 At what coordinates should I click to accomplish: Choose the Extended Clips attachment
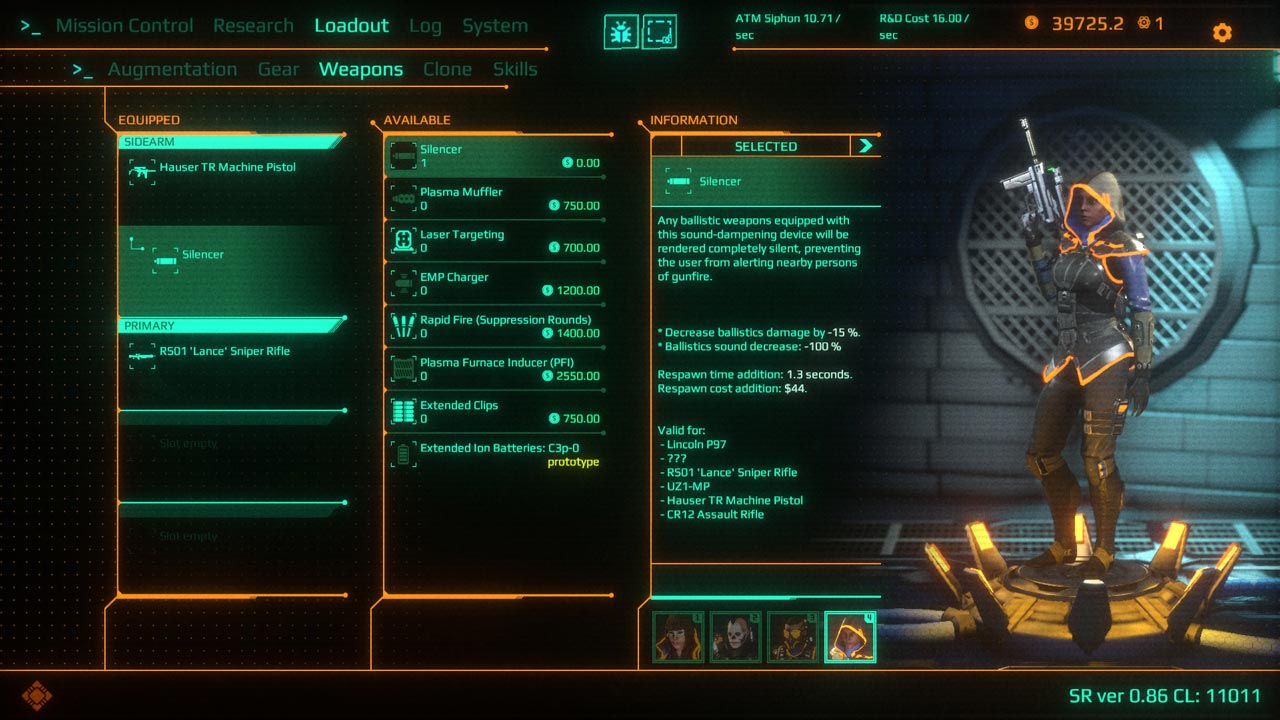point(497,411)
